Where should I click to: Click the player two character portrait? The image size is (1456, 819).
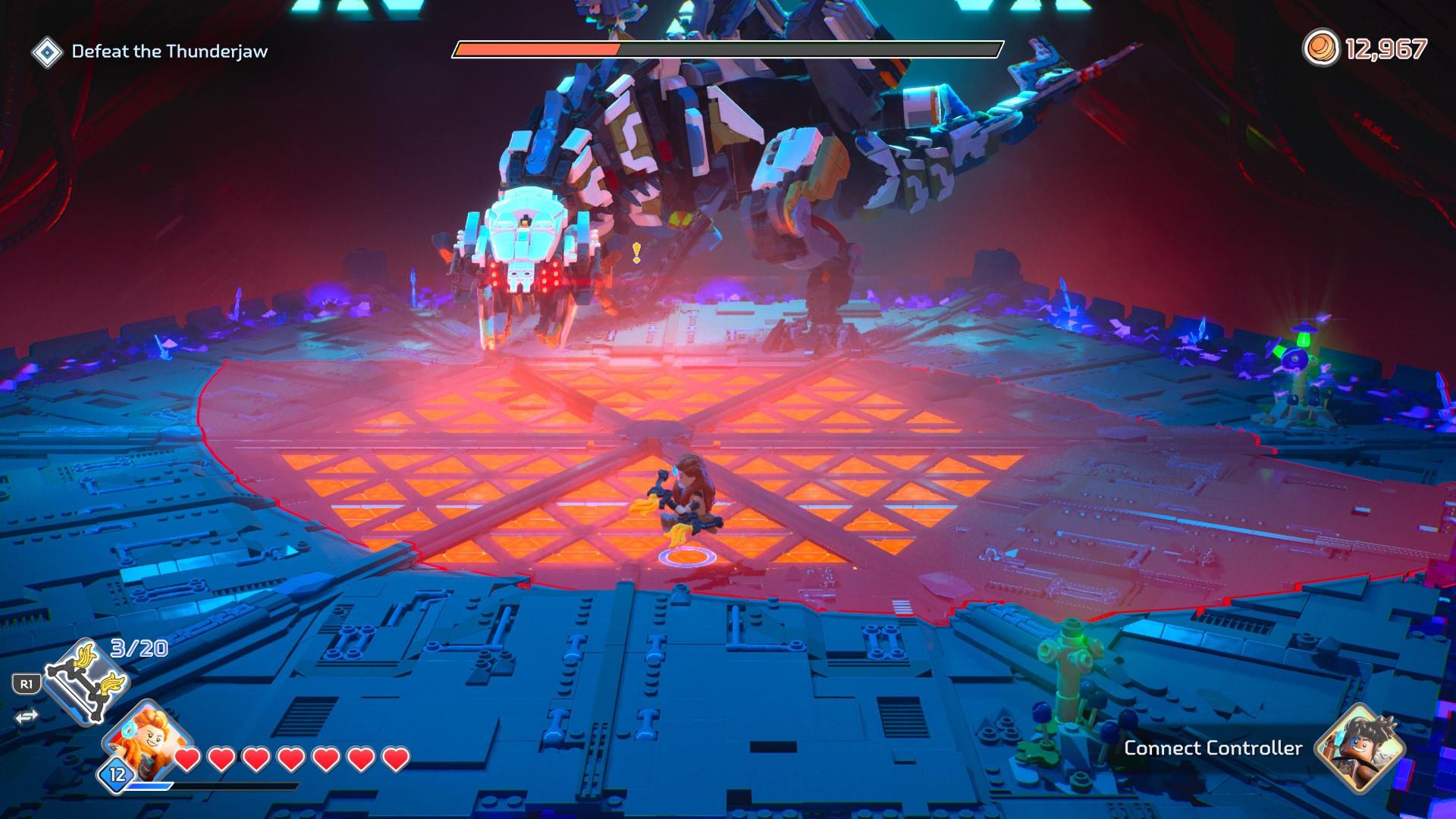point(1360,747)
